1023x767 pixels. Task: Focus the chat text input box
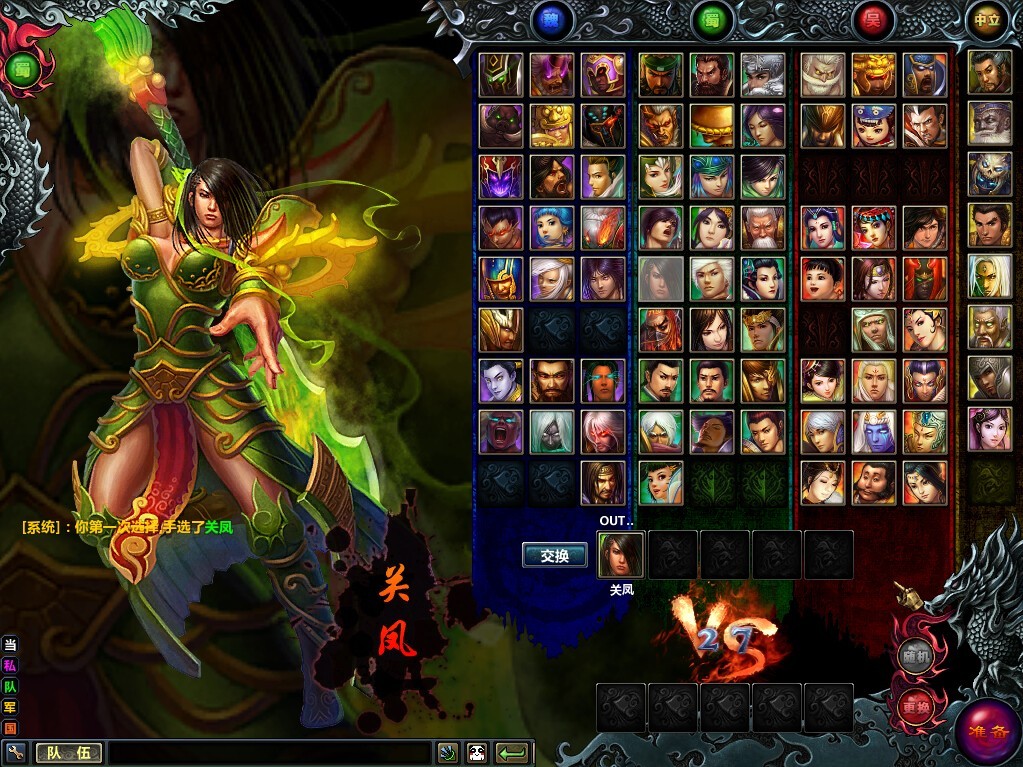coord(270,753)
